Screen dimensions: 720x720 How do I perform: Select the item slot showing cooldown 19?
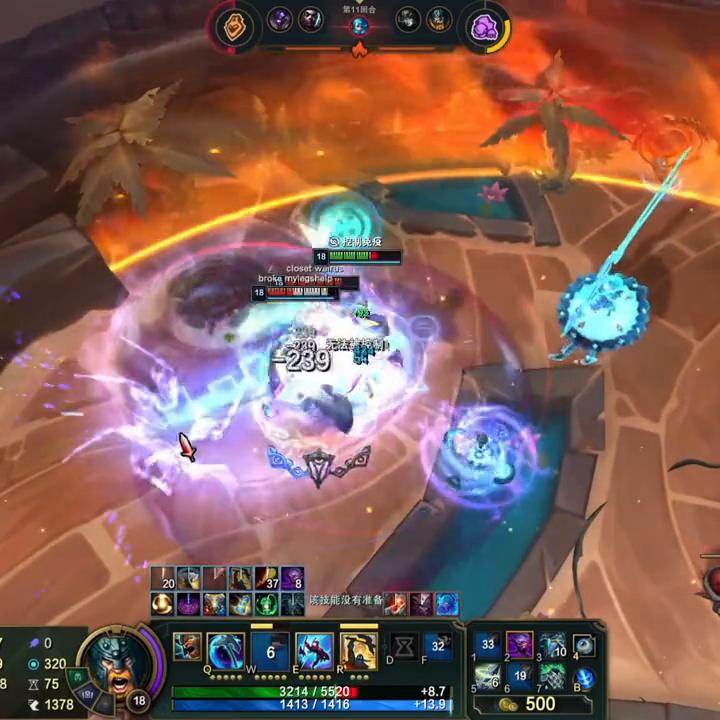(520, 677)
